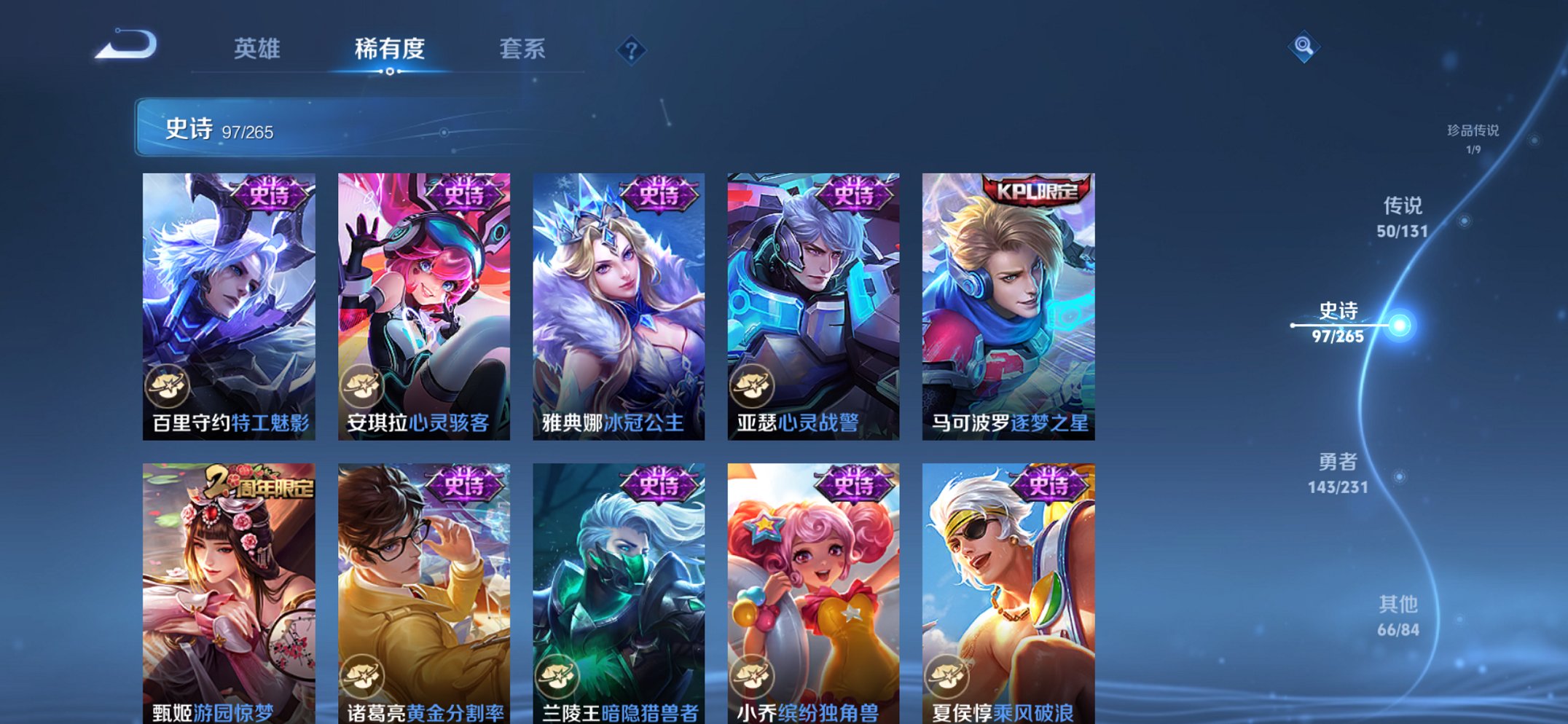Screen dimensions: 1568x724
Task: Click the help question mark icon
Action: [x=631, y=50]
